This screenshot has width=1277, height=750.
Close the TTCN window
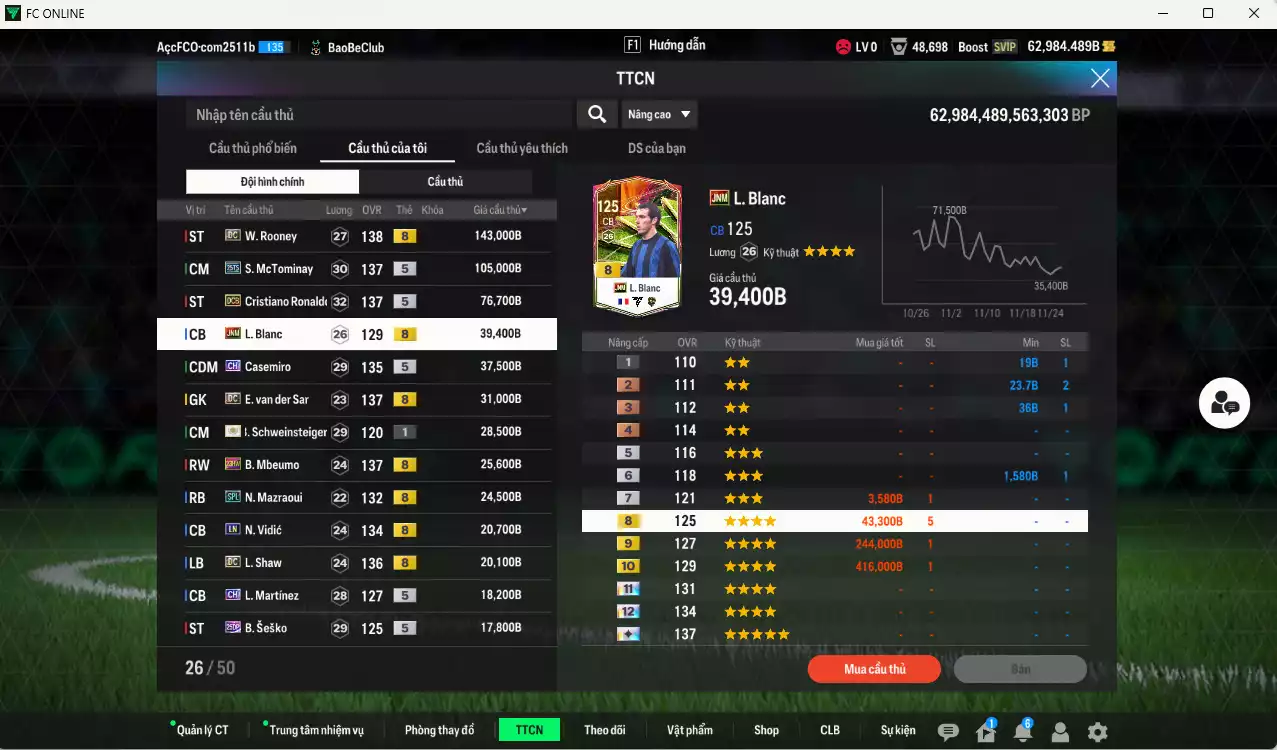click(x=1100, y=78)
